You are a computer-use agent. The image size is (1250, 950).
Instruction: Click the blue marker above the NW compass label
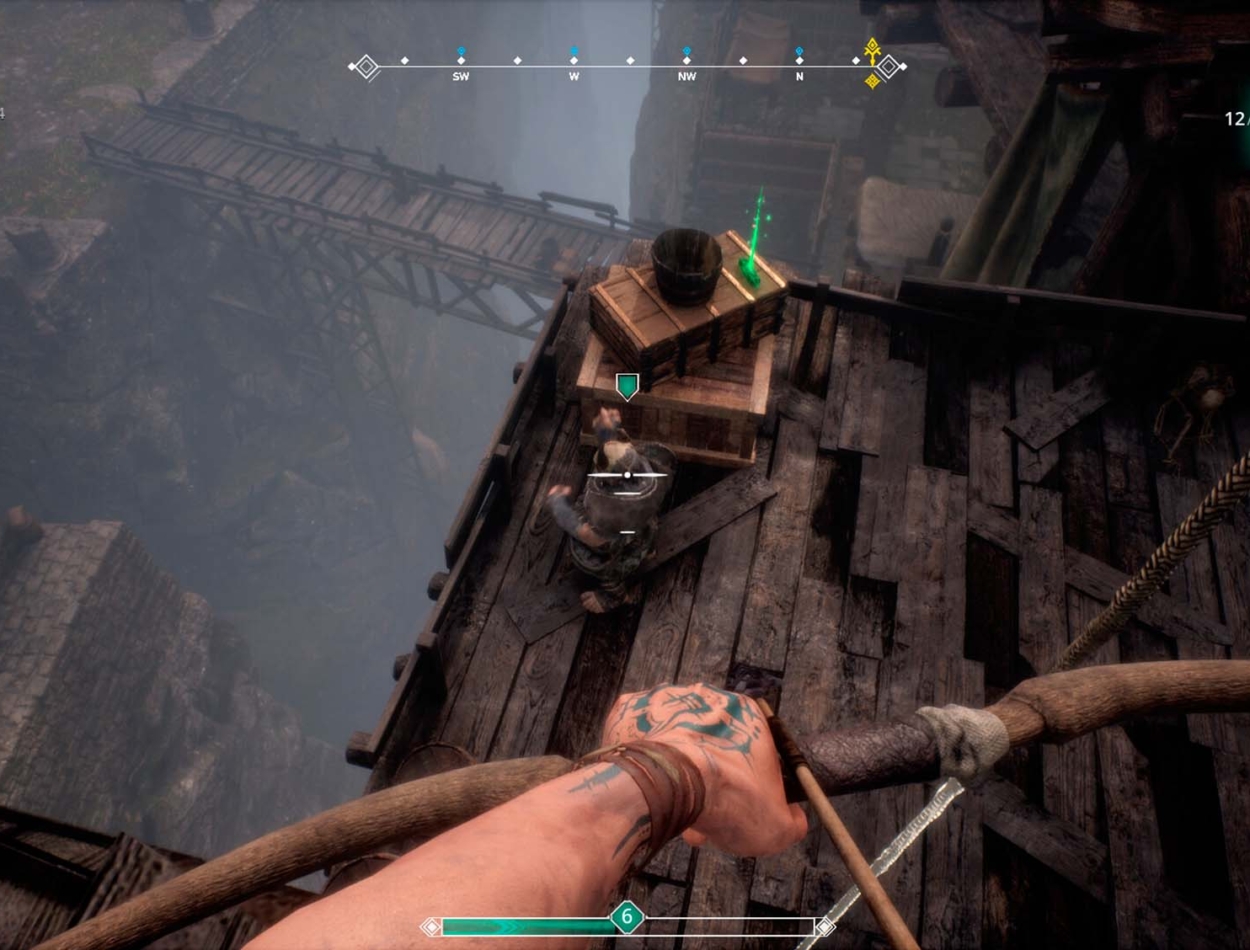pos(687,50)
